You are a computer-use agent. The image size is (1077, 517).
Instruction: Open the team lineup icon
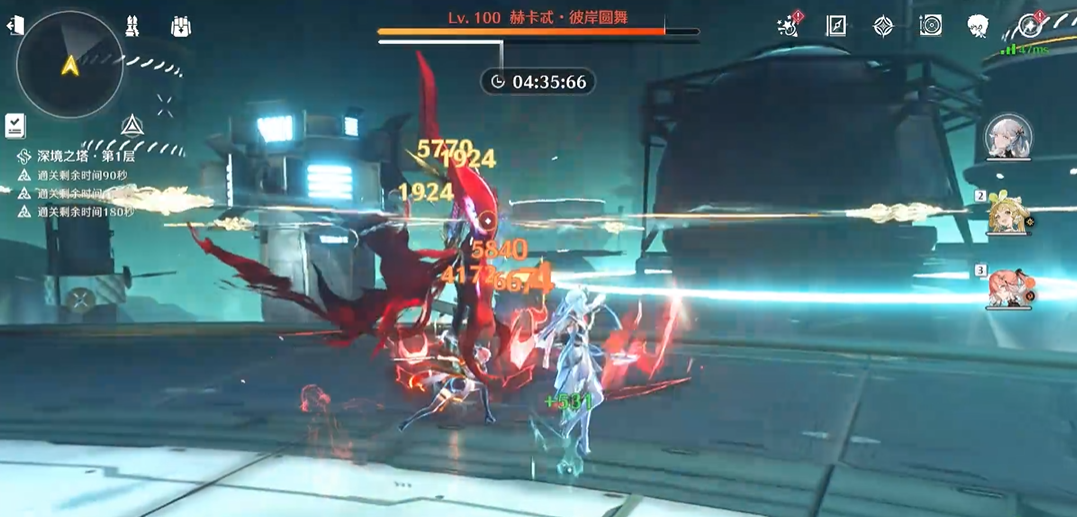coord(132,26)
